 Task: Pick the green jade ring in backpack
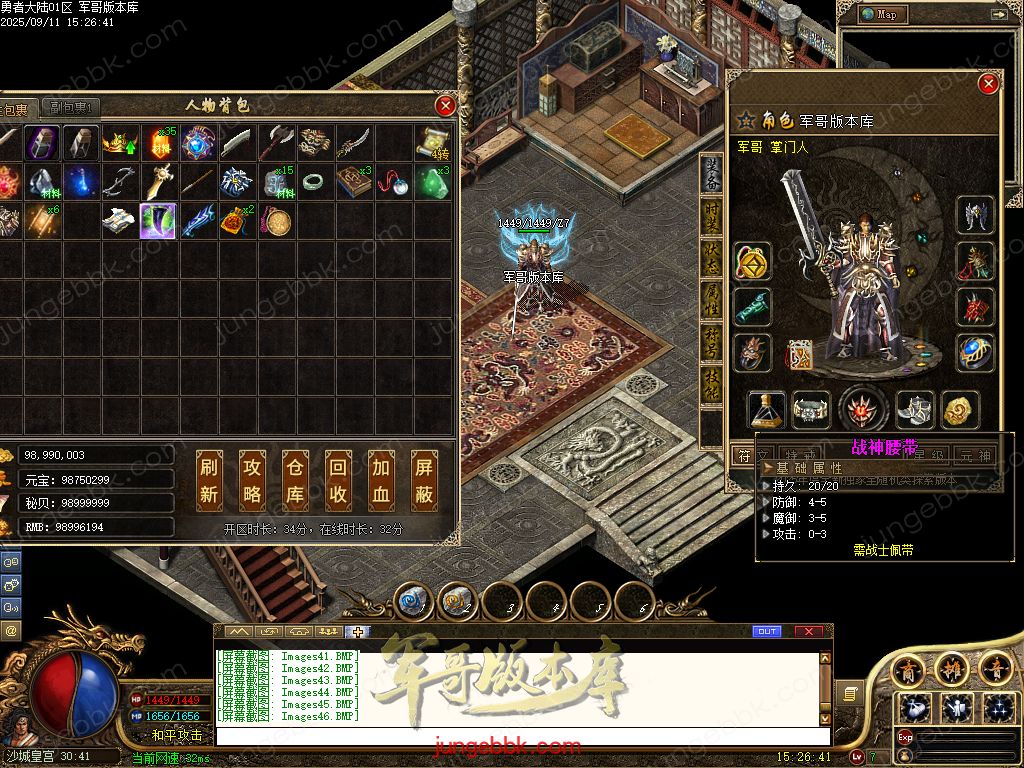tap(313, 182)
